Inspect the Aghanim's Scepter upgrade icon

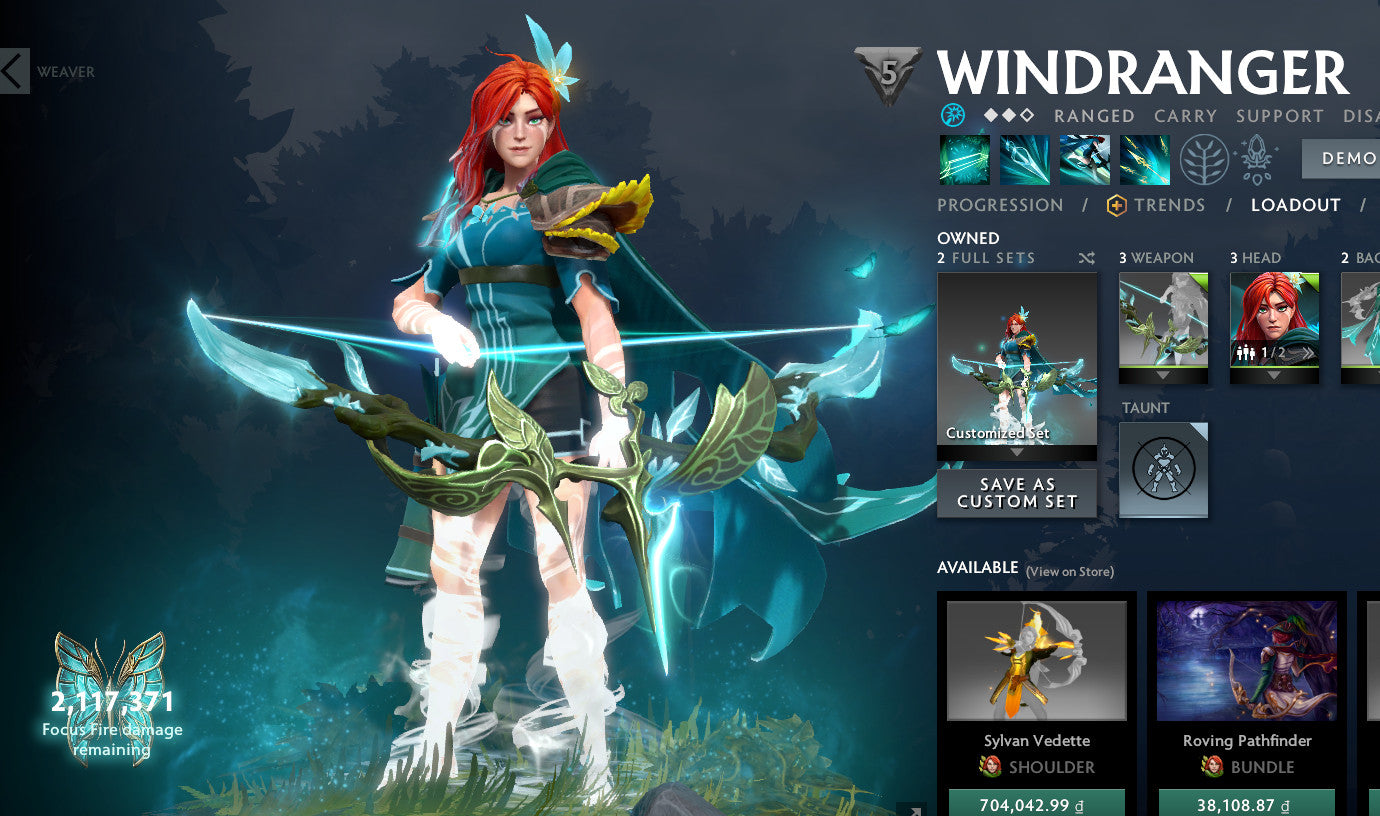[1256, 160]
